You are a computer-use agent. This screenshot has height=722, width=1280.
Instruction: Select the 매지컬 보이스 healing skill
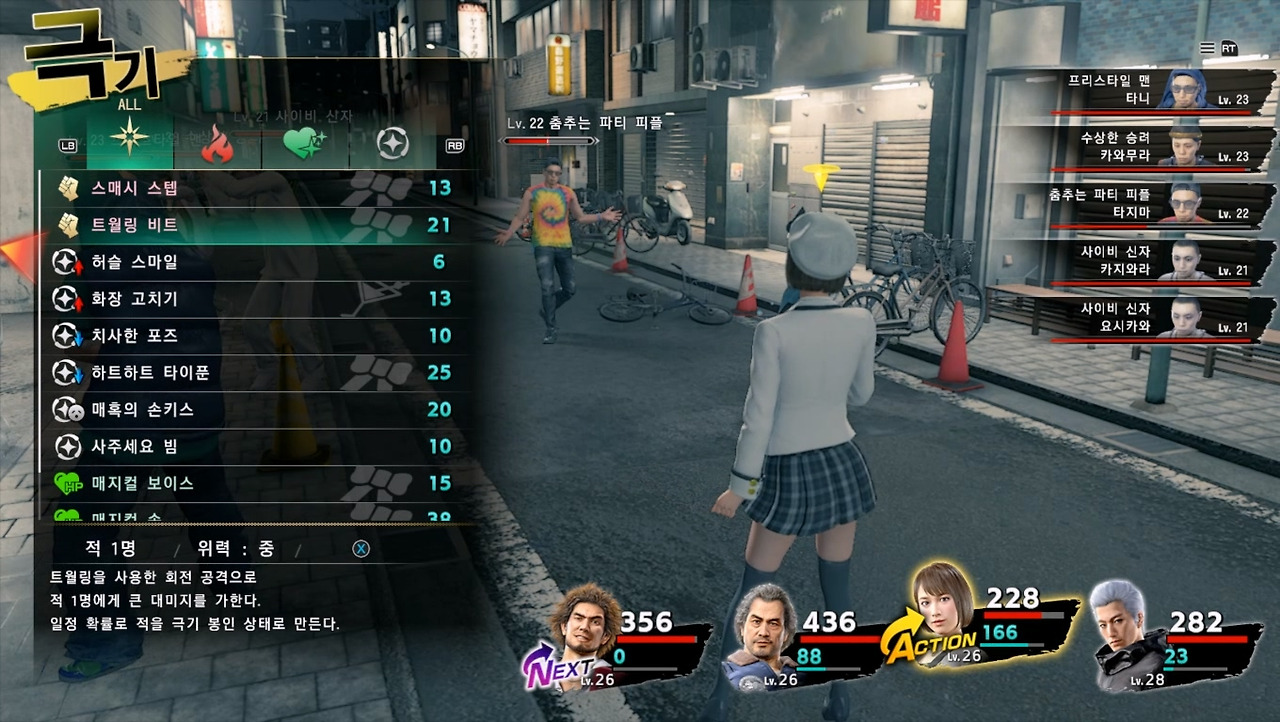coord(250,483)
